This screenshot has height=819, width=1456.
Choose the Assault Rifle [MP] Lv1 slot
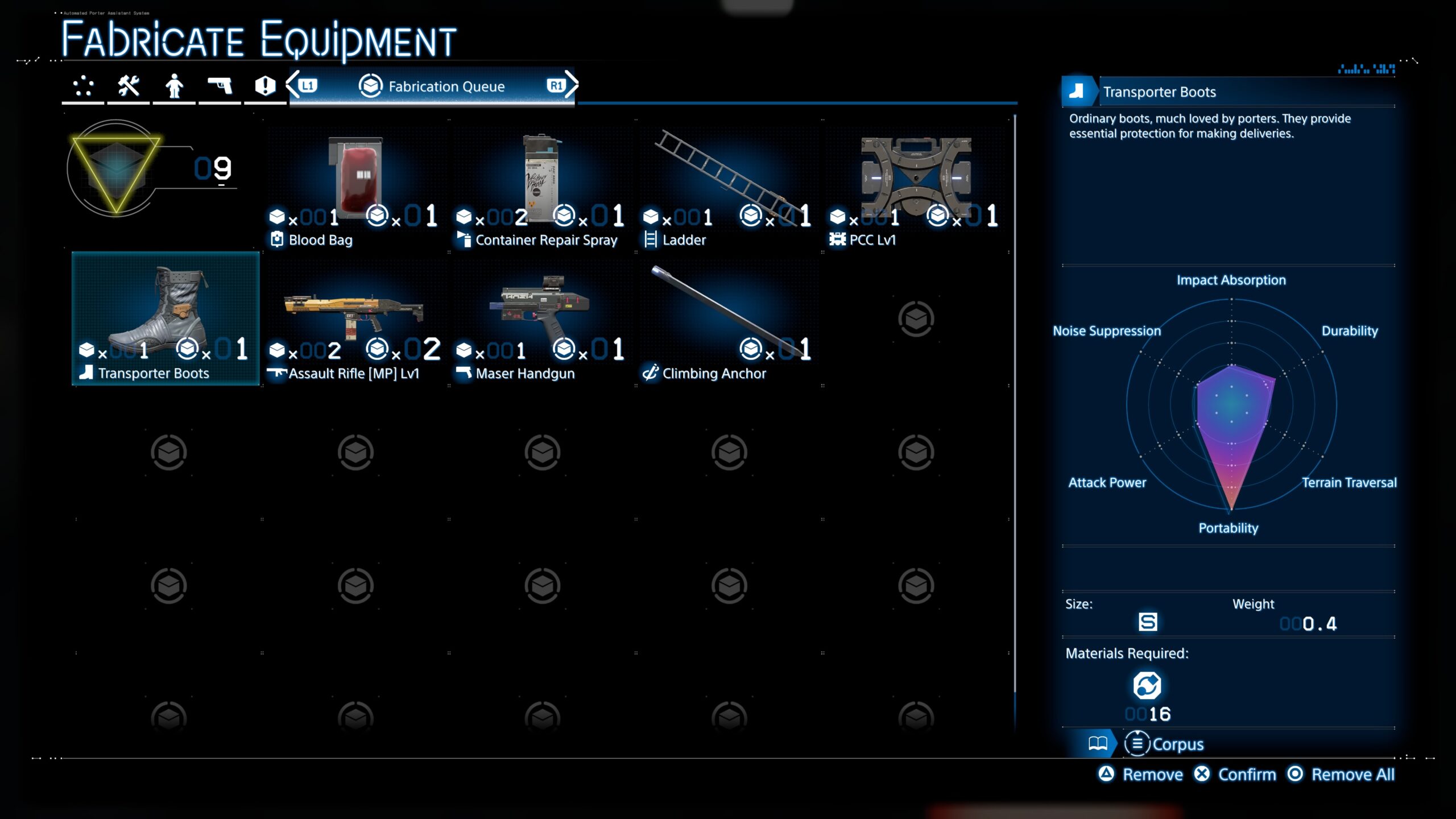pos(355,321)
